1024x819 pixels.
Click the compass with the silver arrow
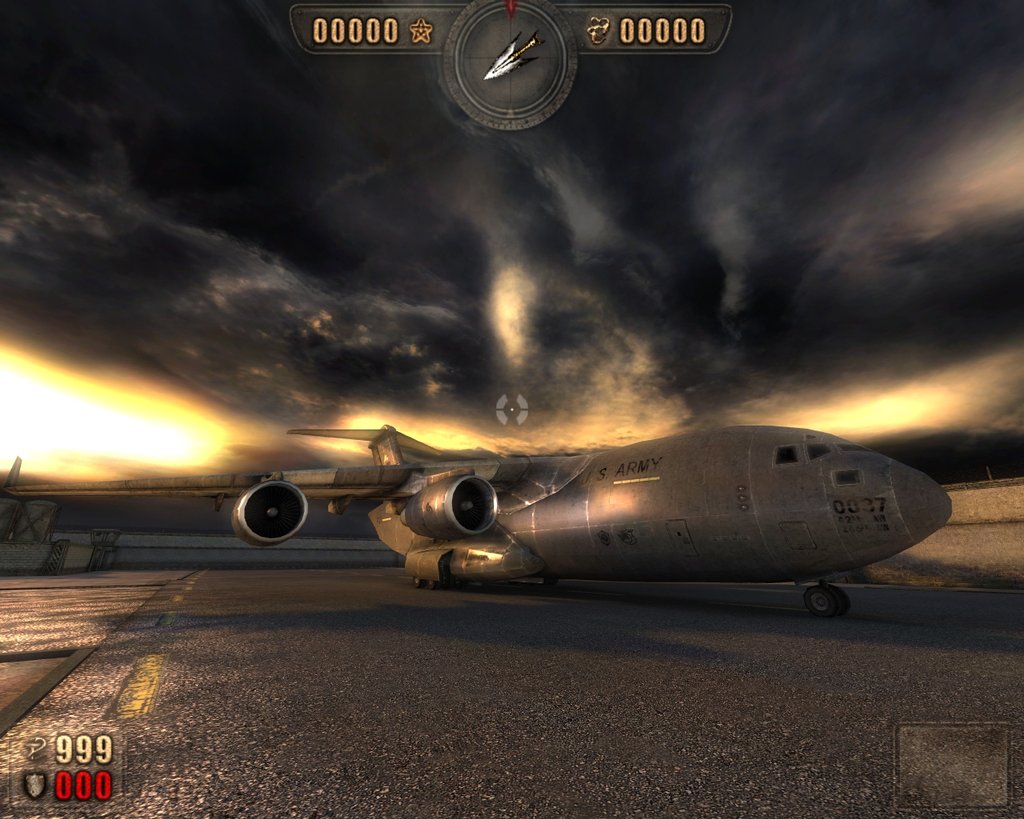pos(510,60)
